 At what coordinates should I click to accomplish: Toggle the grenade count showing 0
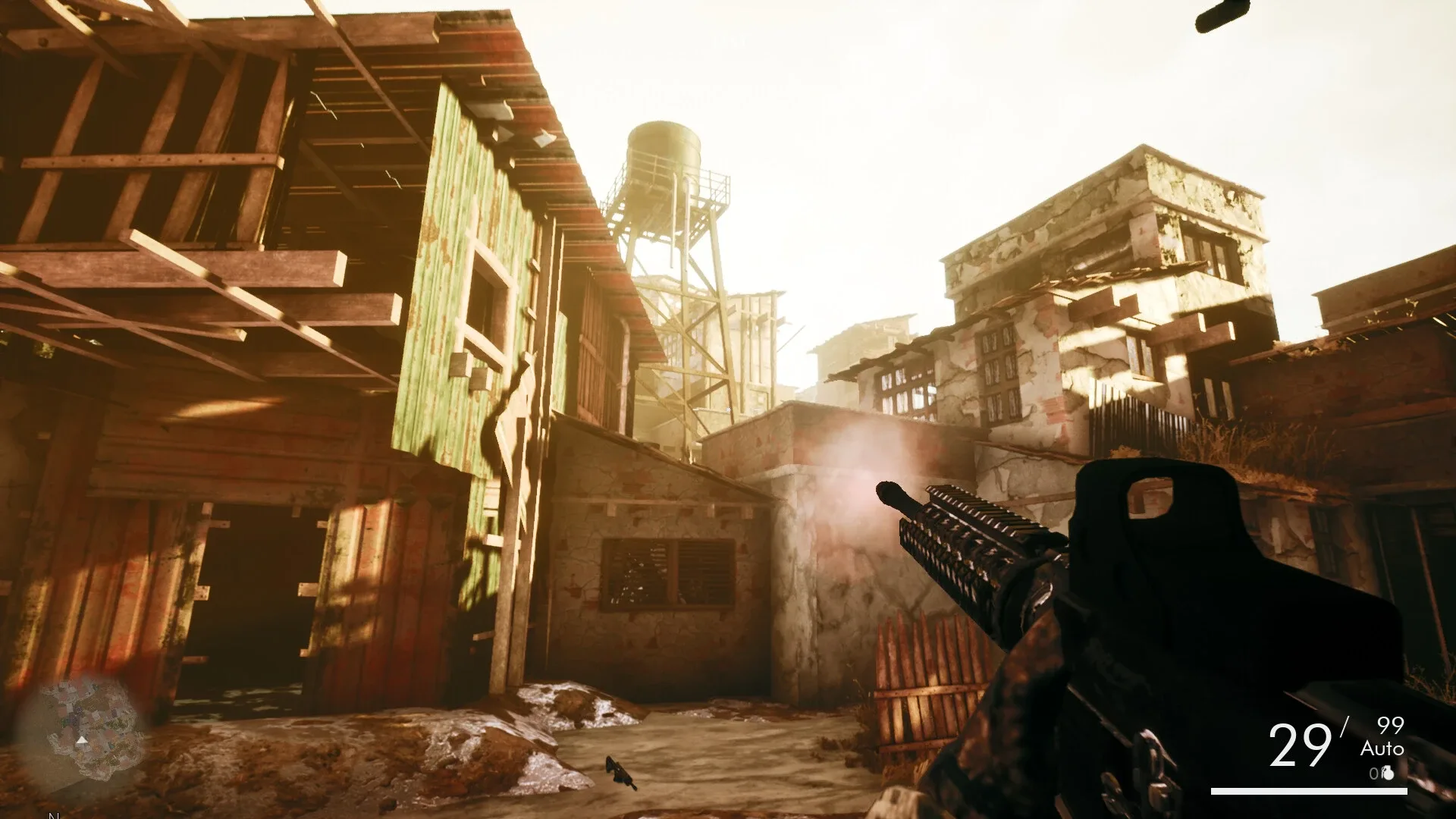(x=1374, y=773)
